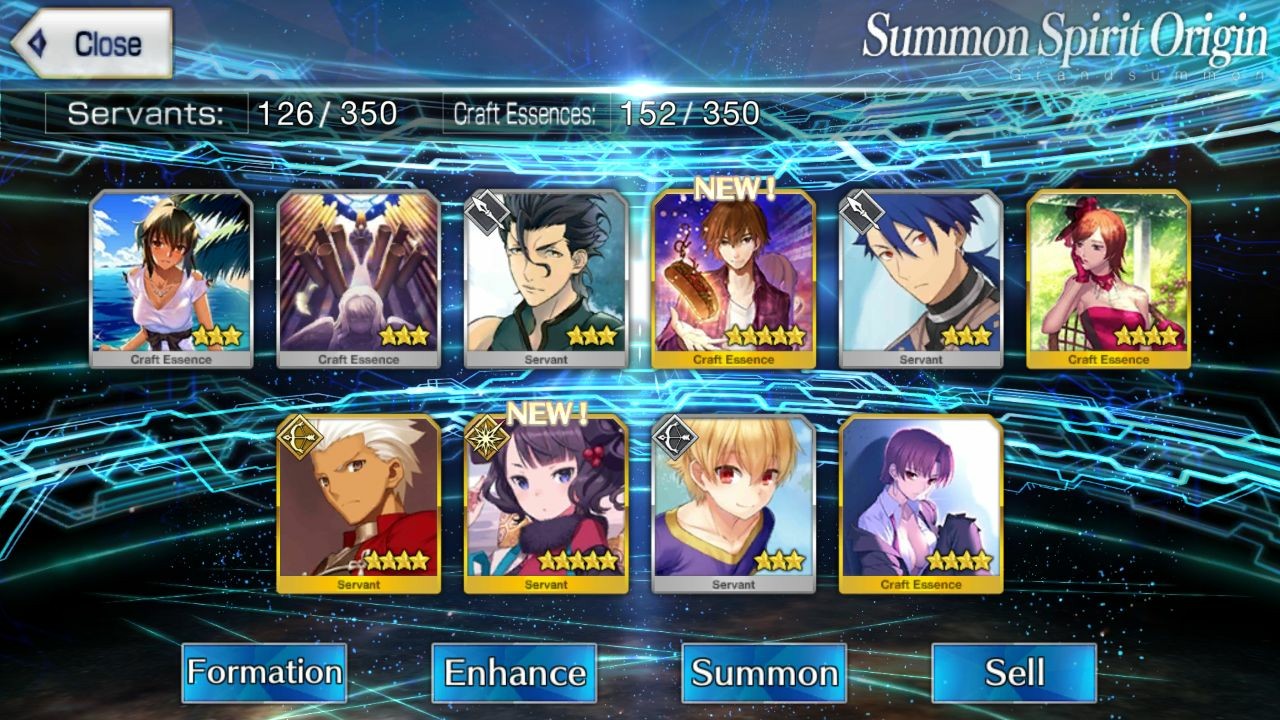The height and width of the screenshot is (720, 1280).
Task: Choose the blue-haired Lancer Servant card
Action: (921, 279)
